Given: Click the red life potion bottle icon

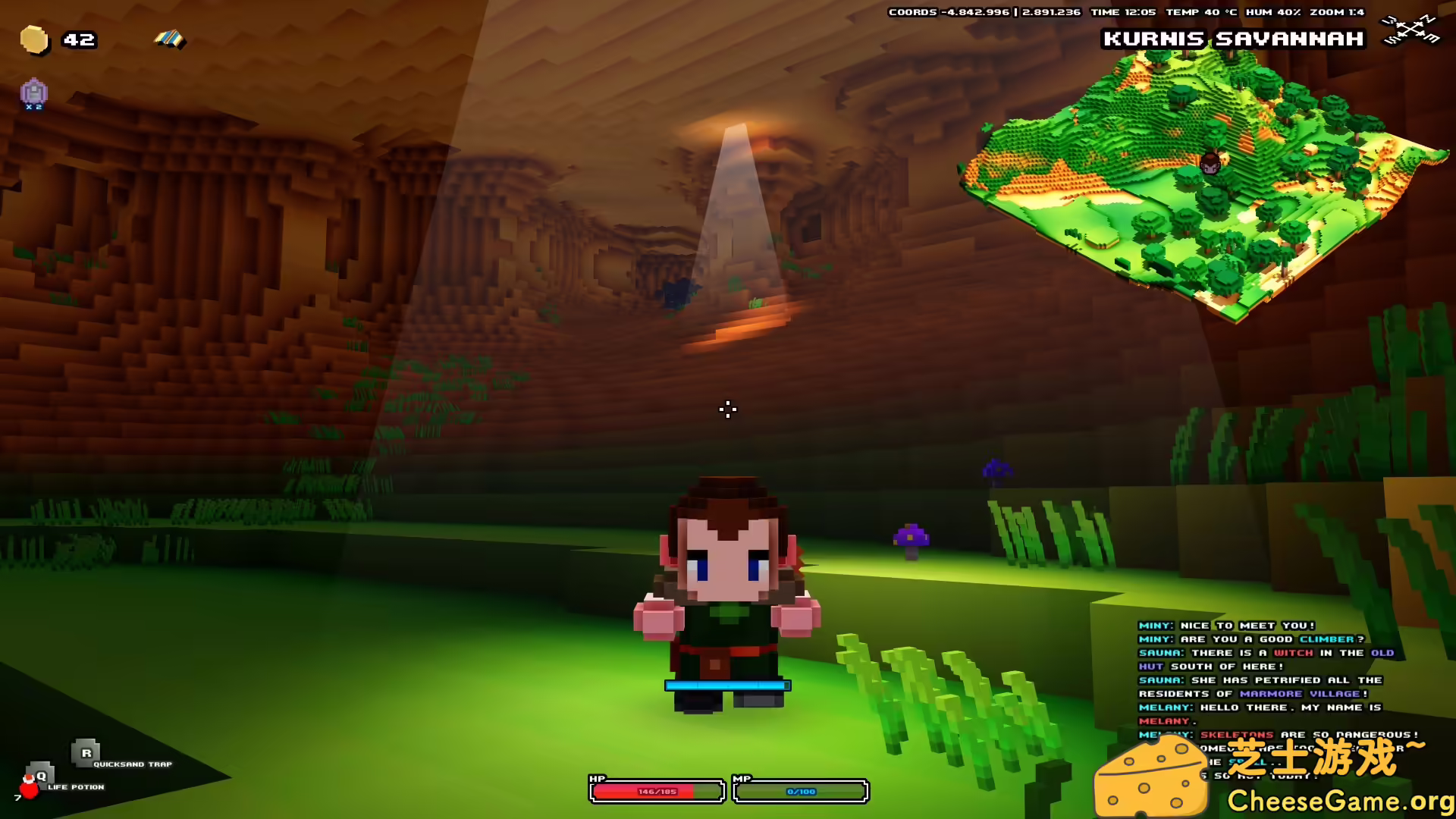Looking at the screenshot, I should click(30, 790).
